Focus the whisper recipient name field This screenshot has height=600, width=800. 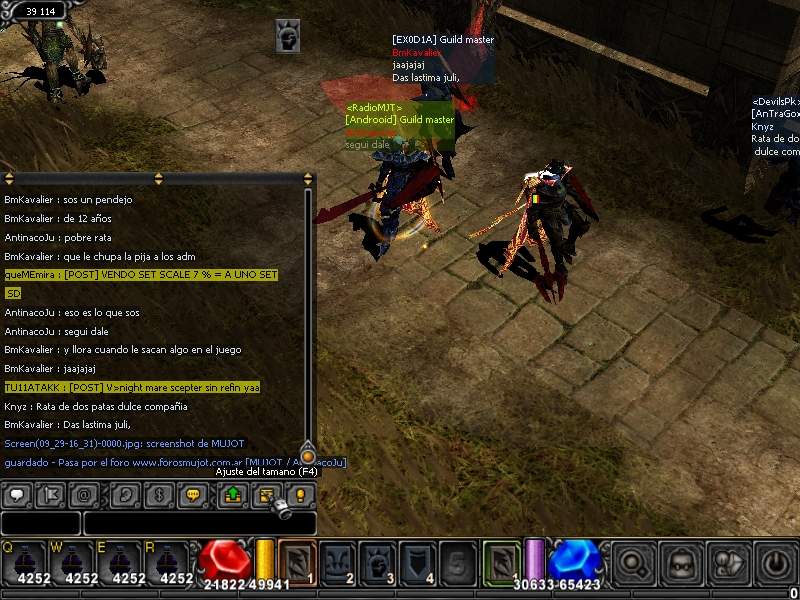click(x=40, y=523)
